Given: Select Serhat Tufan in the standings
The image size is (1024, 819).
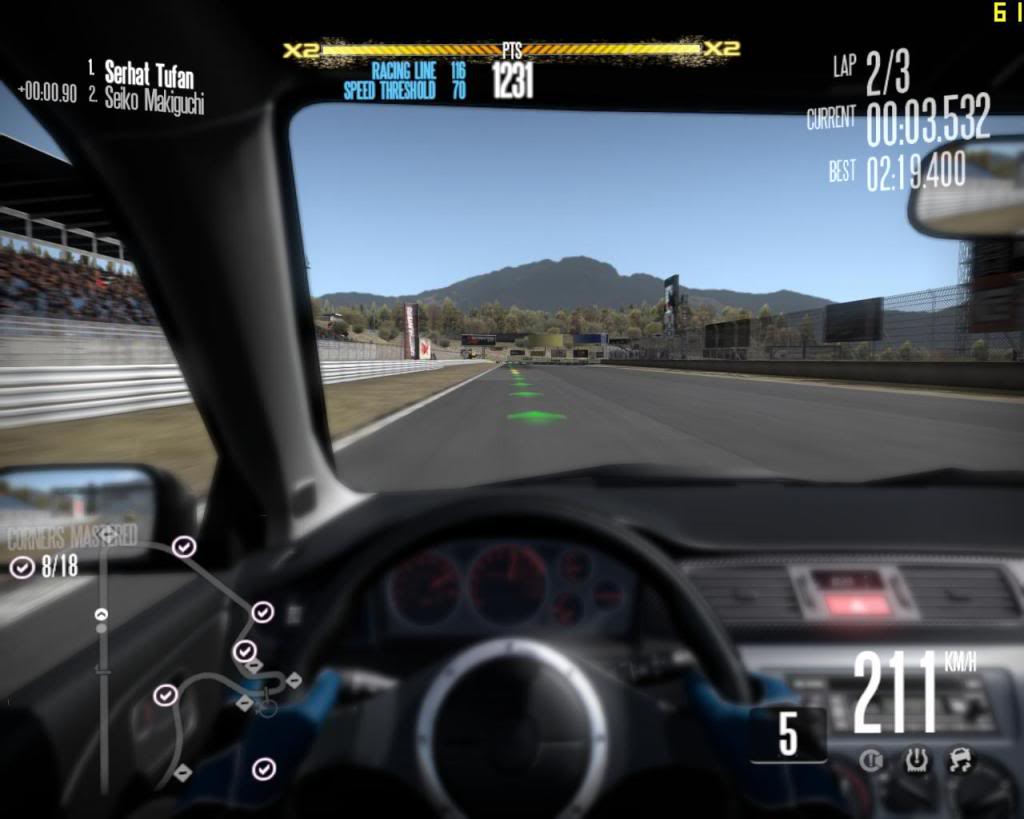Looking at the screenshot, I should 149,75.
